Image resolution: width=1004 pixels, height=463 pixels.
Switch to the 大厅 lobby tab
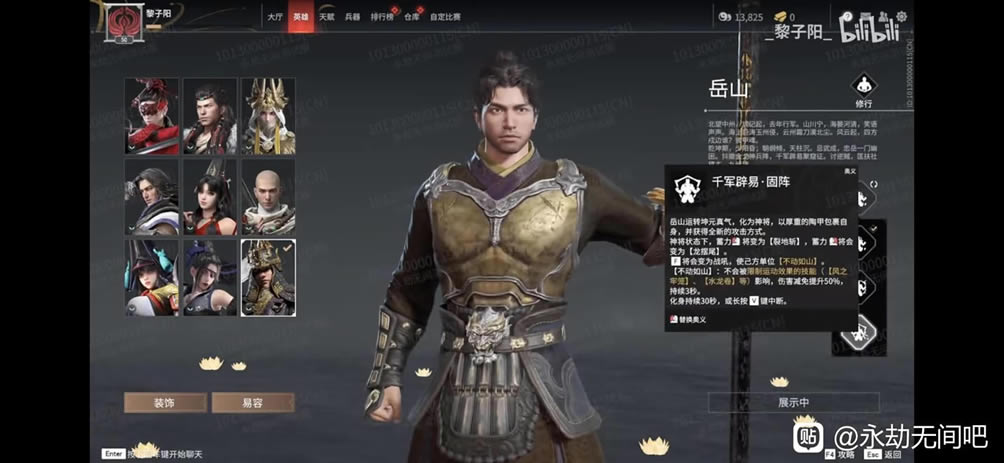pos(275,17)
